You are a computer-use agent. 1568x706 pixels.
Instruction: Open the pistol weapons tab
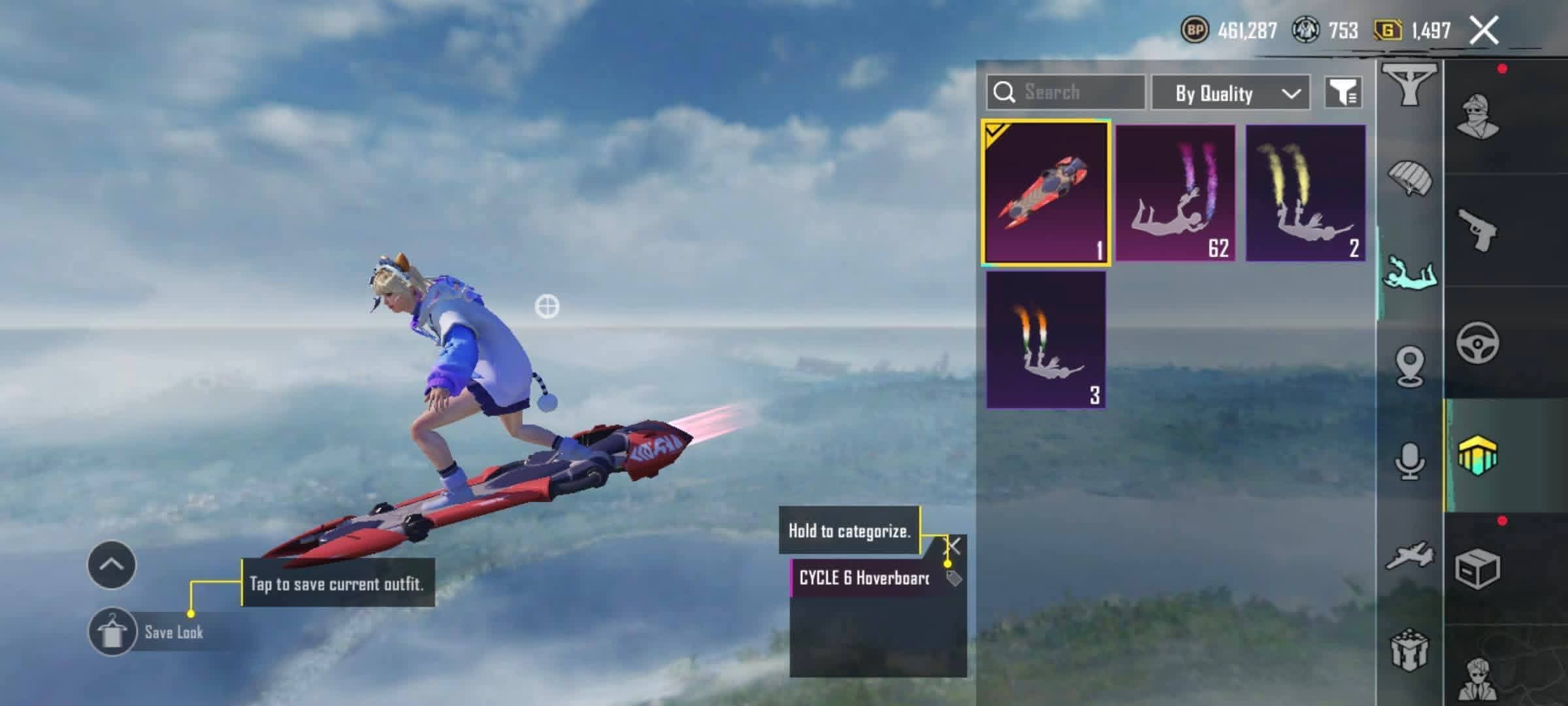pos(1478,230)
